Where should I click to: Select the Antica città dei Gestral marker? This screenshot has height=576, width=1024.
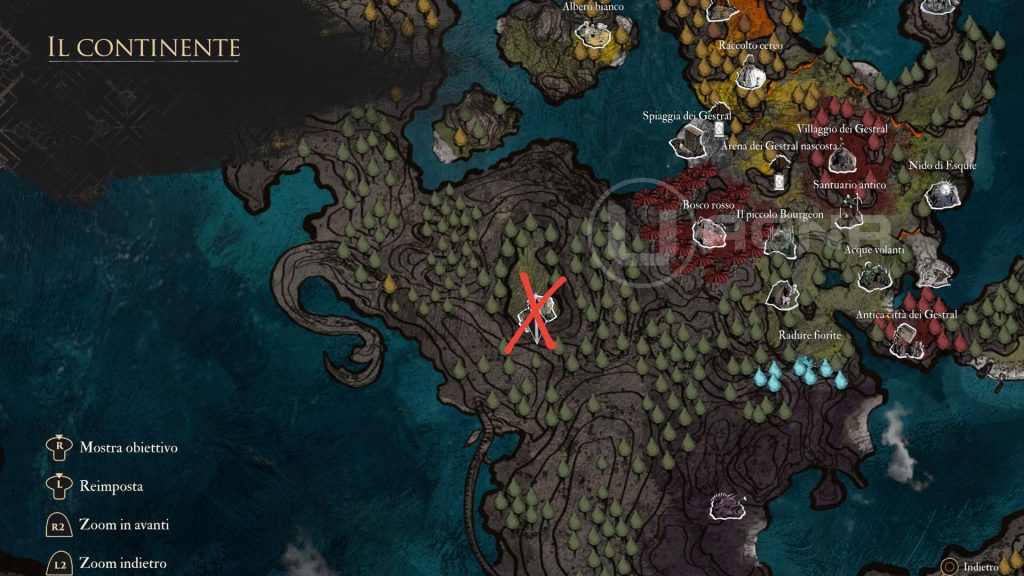click(x=907, y=341)
